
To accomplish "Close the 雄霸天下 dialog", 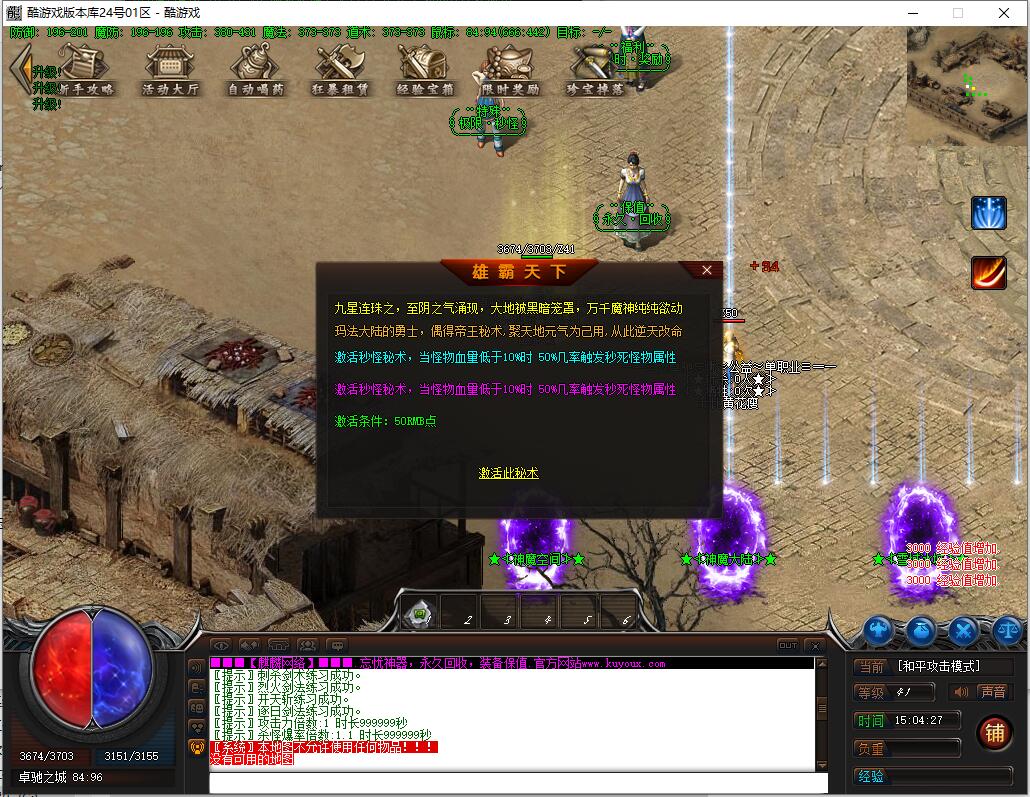I will pos(707,270).
